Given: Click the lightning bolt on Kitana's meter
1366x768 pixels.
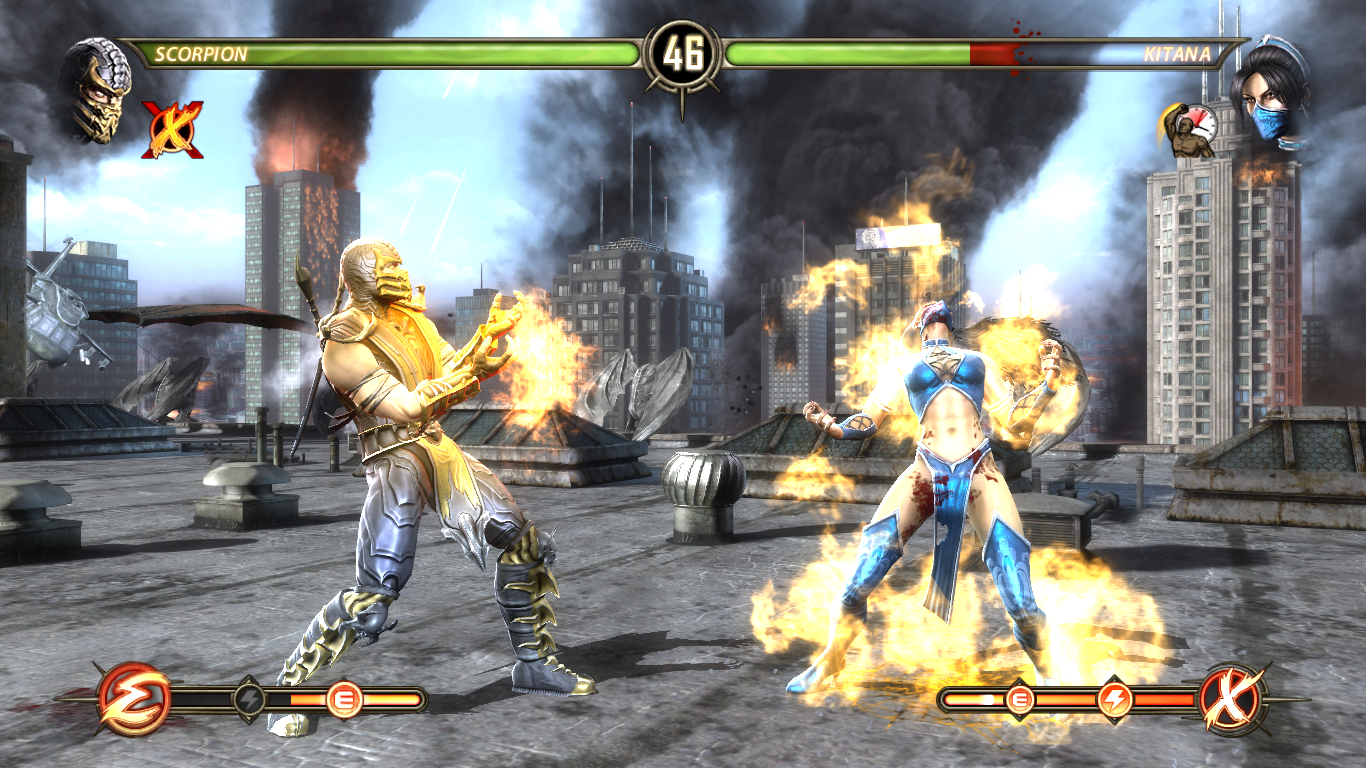Looking at the screenshot, I should tap(1117, 699).
